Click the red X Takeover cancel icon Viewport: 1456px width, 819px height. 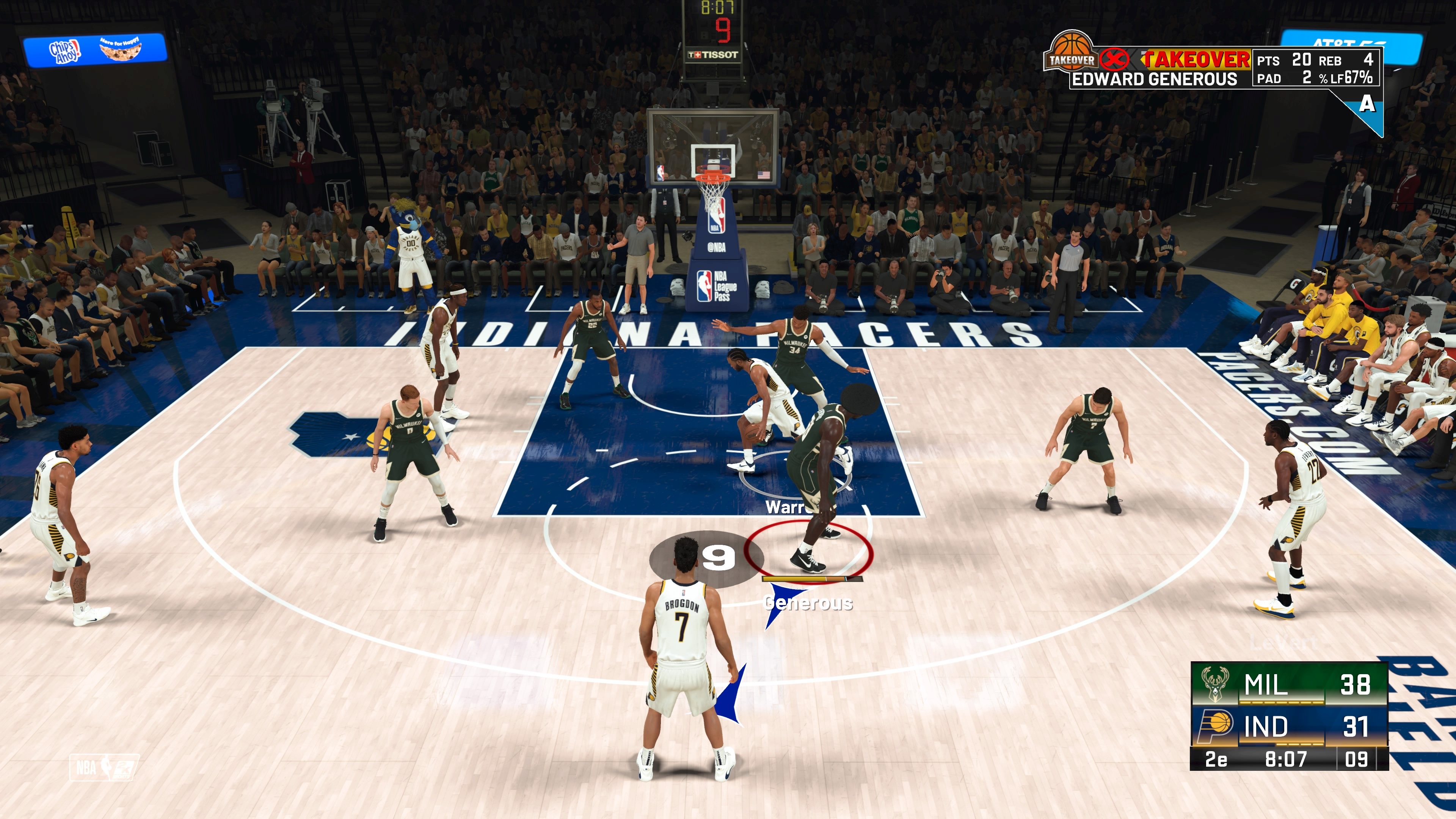[x=1112, y=60]
